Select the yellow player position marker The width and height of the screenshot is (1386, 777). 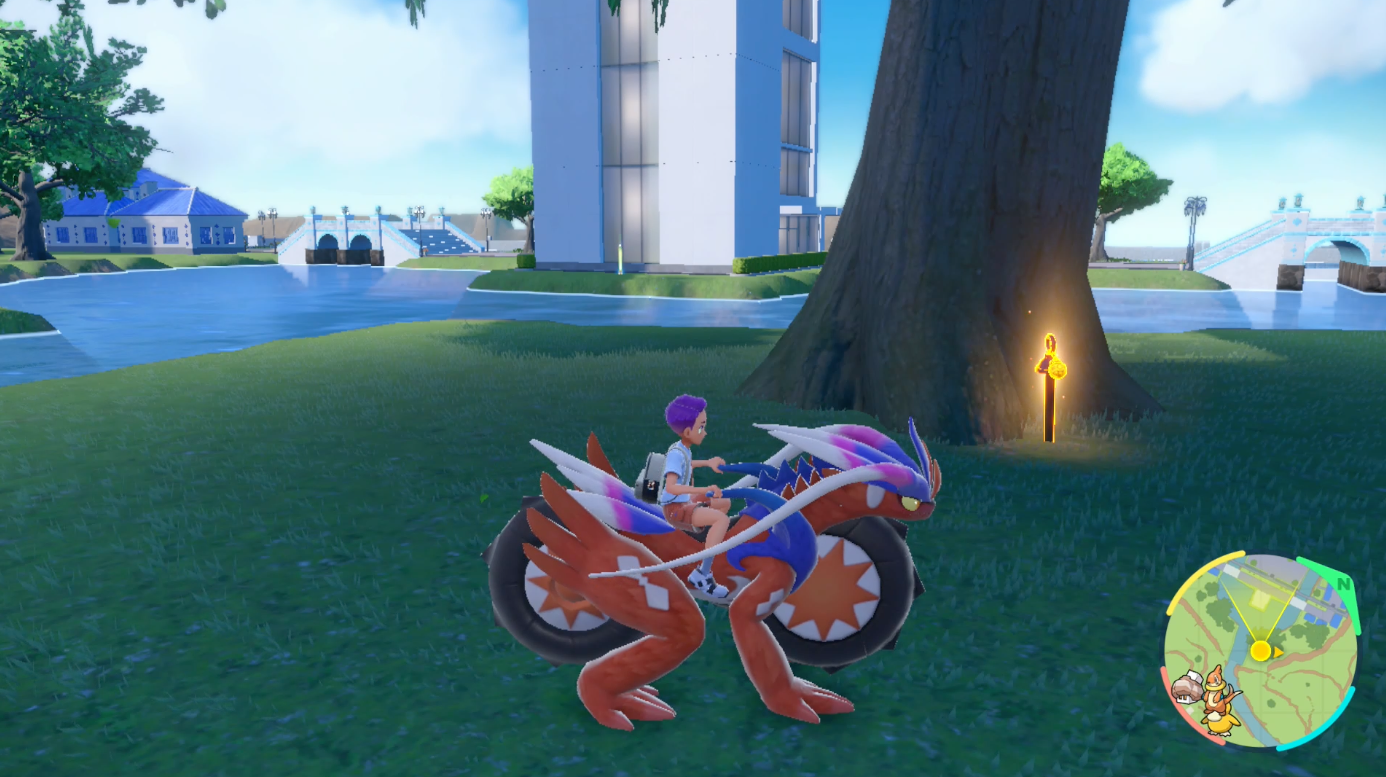[1261, 651]
